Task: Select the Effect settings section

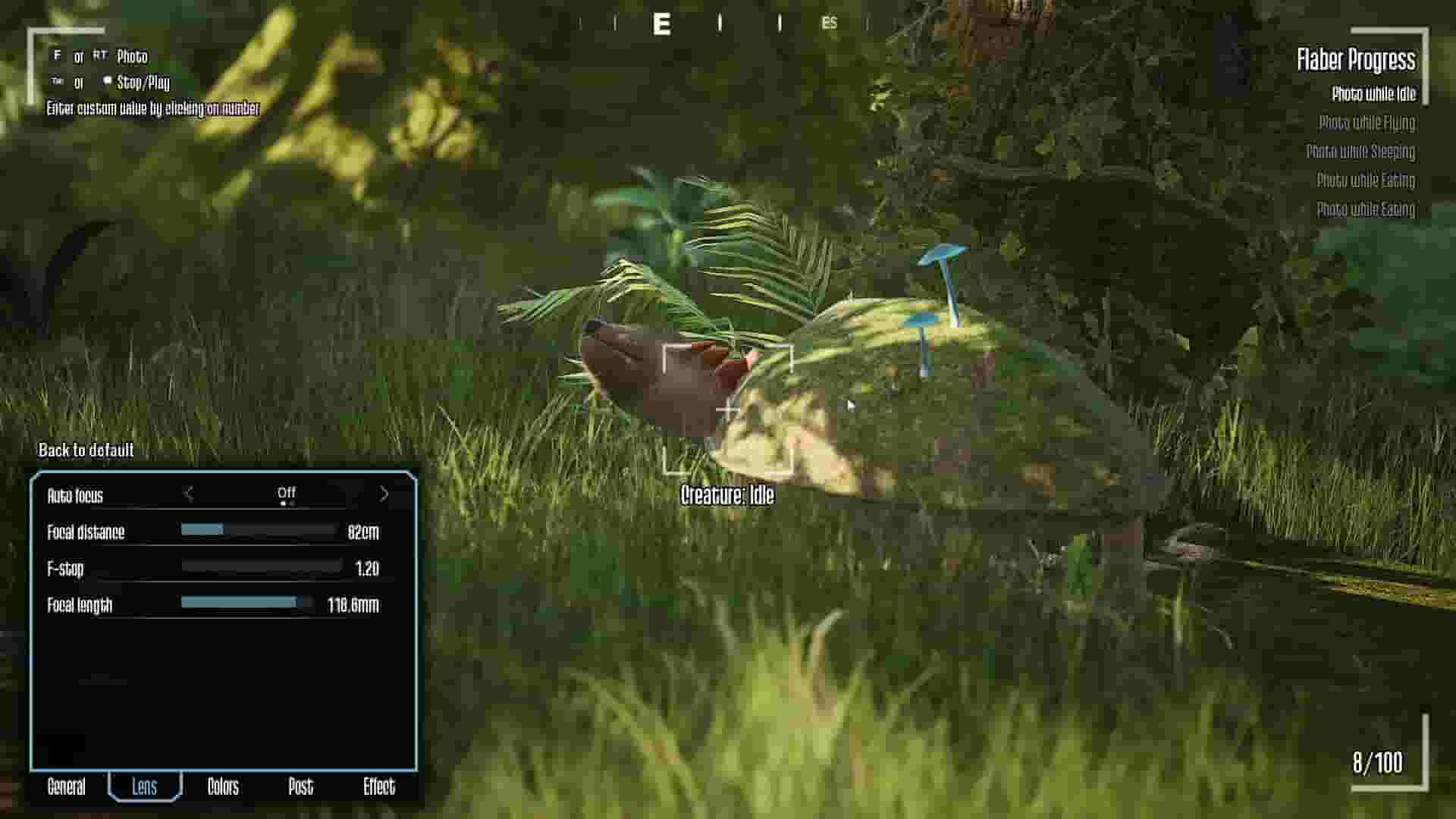Action: pos(380,787)
